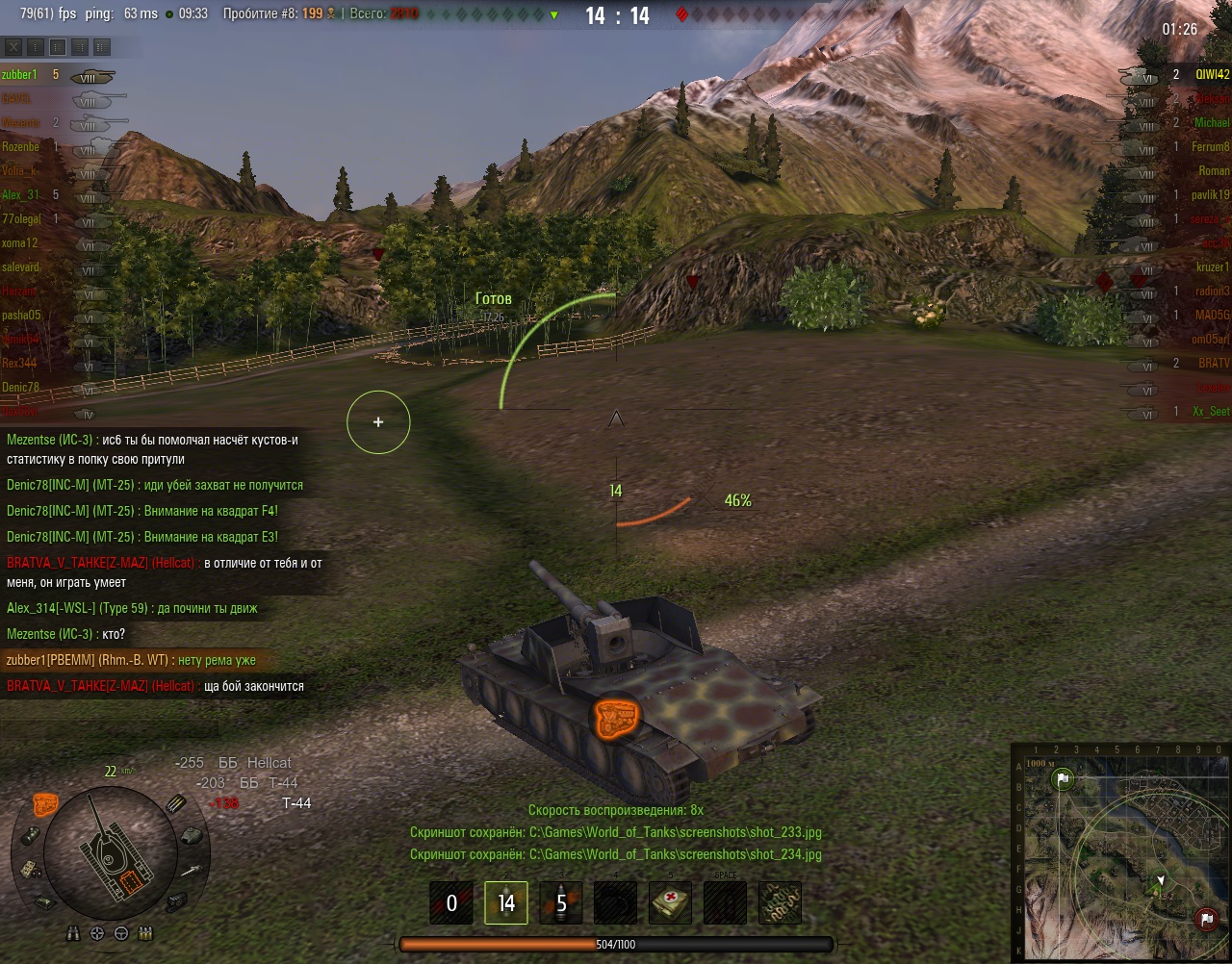
Task: Select zubber1 in the team list
Action: (x=20, y=75)
